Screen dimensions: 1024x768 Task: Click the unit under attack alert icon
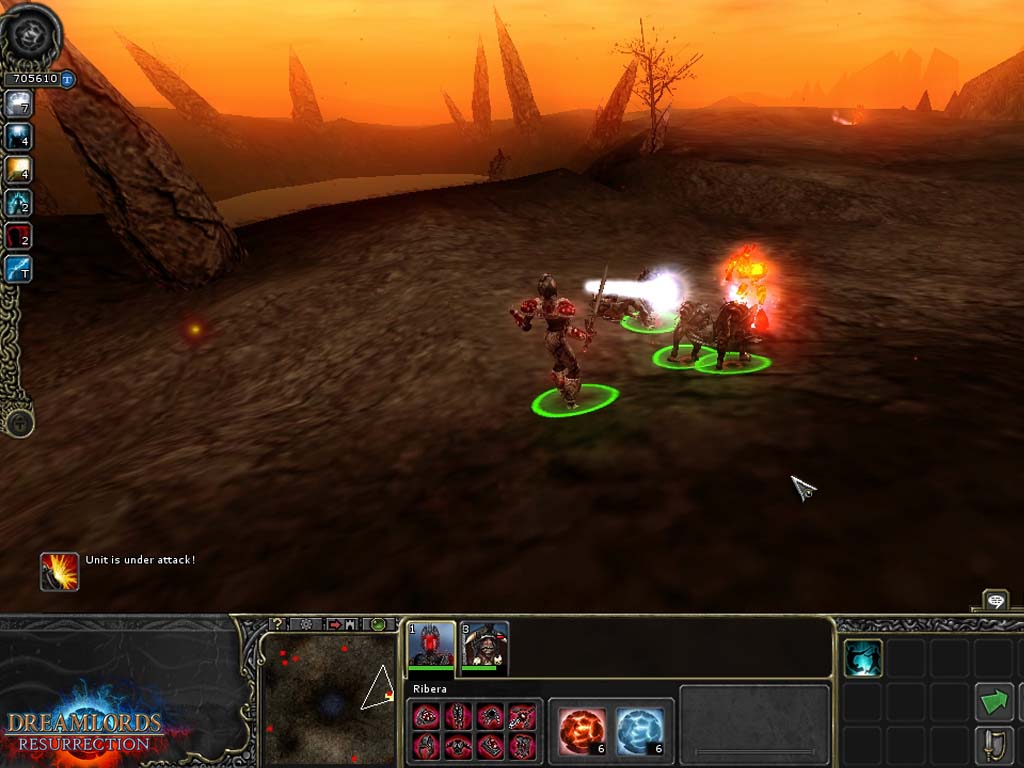pos(60,571)
